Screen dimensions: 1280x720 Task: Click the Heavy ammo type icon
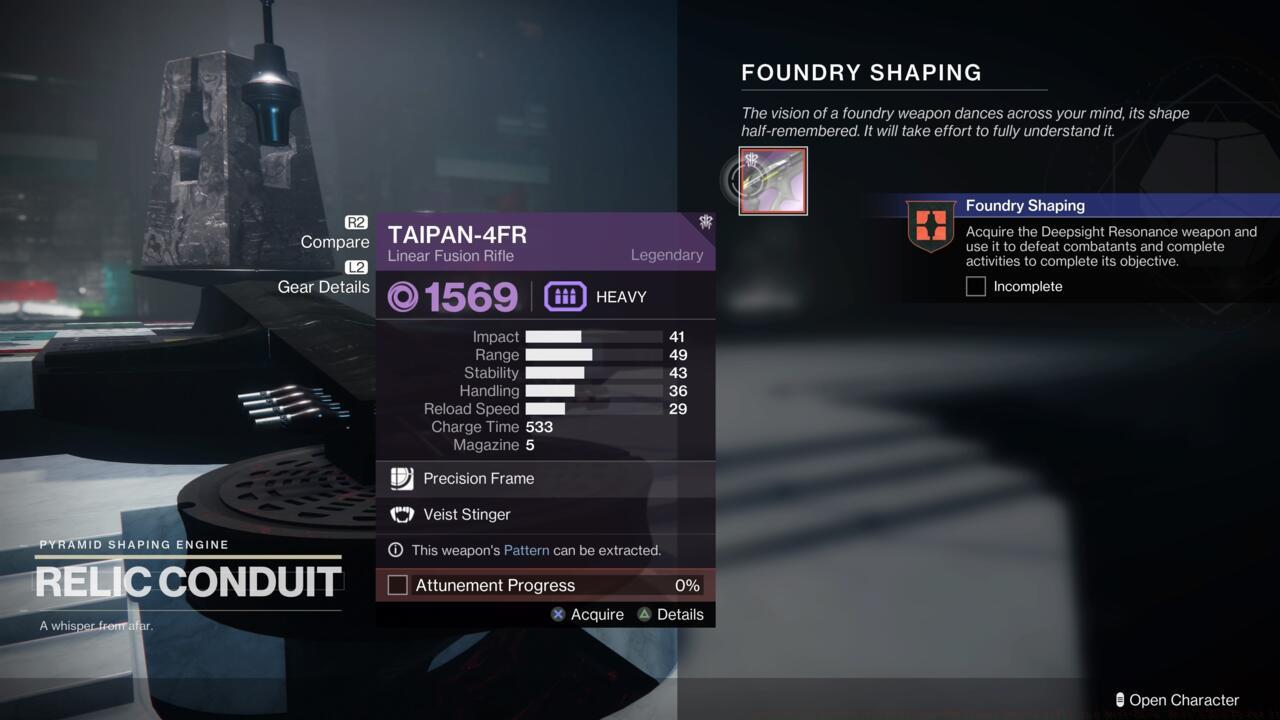565,296
